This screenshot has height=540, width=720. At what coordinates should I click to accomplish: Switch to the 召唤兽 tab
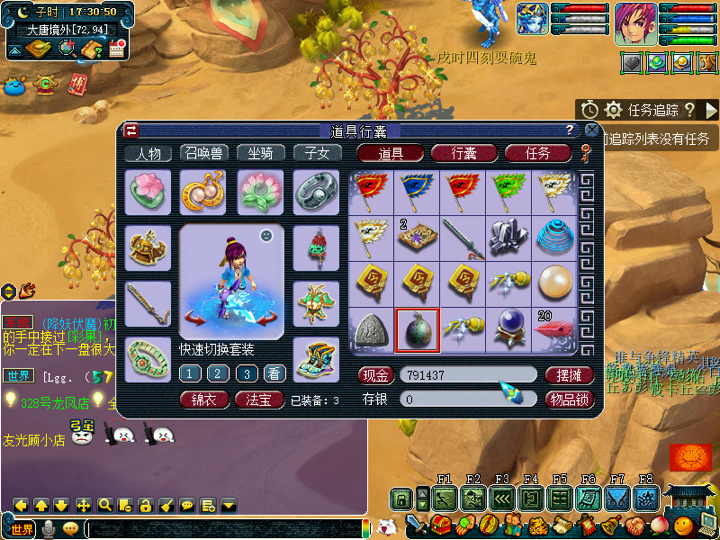[x=204, y=153]
